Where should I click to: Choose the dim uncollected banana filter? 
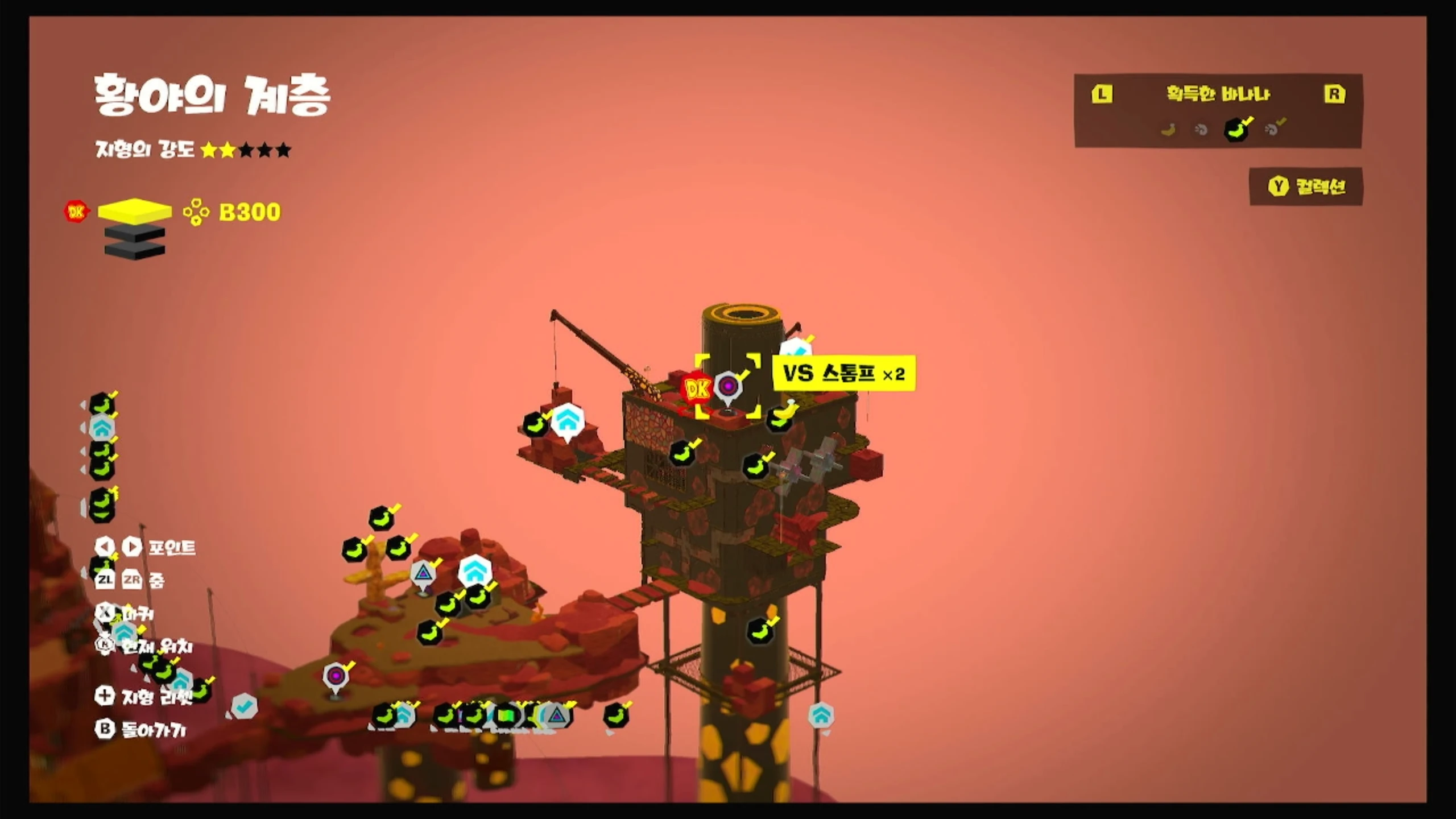click(x=1168, y=130)
